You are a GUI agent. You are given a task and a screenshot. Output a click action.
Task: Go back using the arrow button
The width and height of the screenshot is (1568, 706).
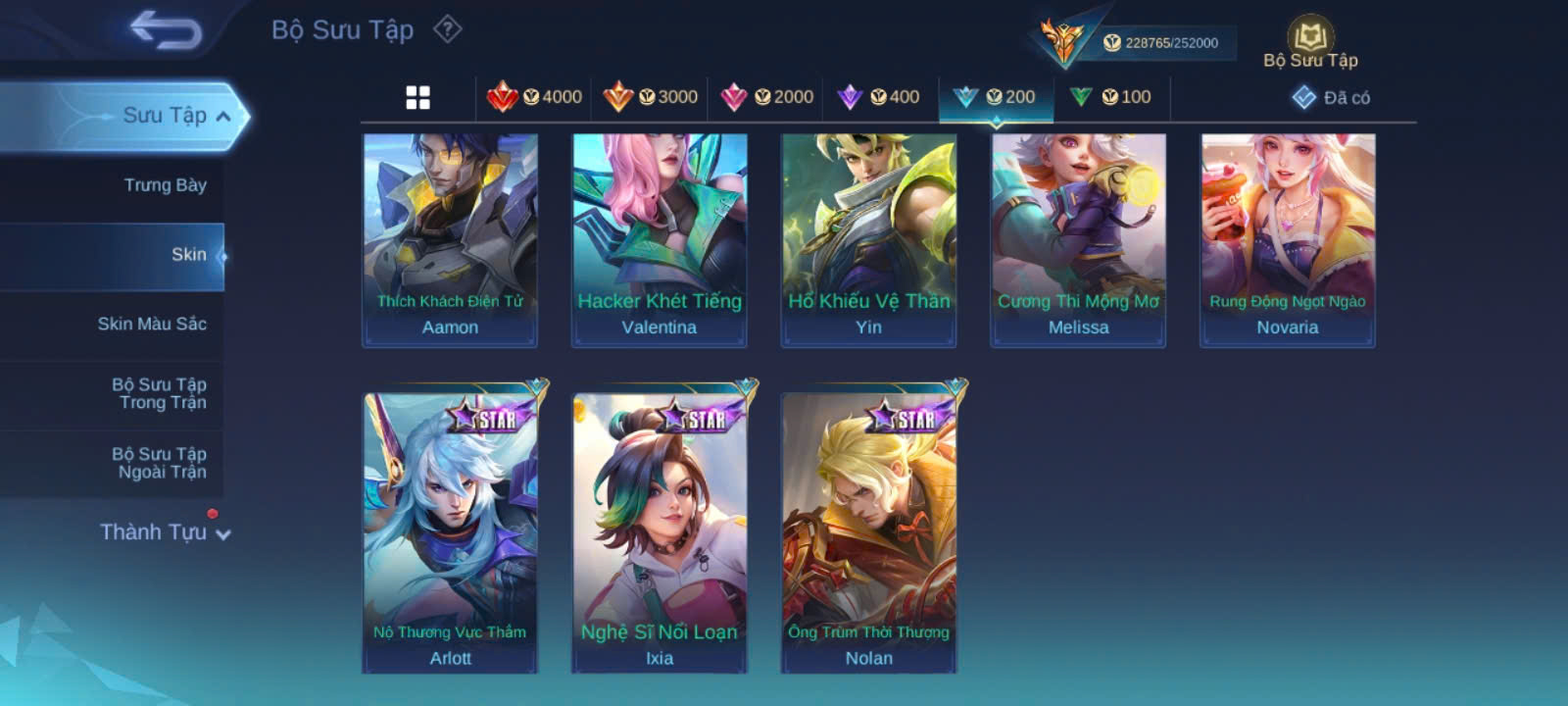167,30
